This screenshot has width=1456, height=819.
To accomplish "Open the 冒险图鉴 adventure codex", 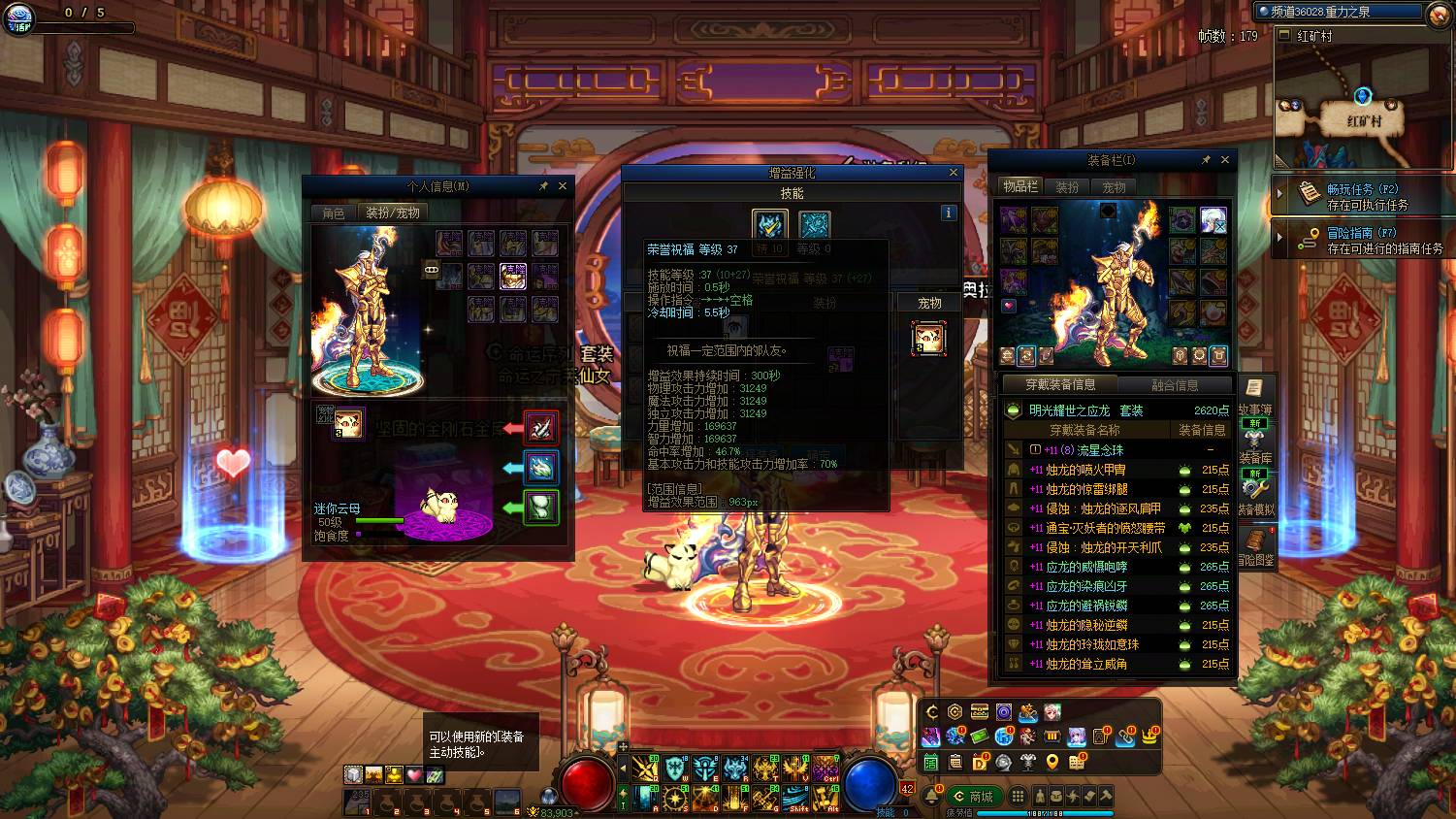I will click(1254, 547).
